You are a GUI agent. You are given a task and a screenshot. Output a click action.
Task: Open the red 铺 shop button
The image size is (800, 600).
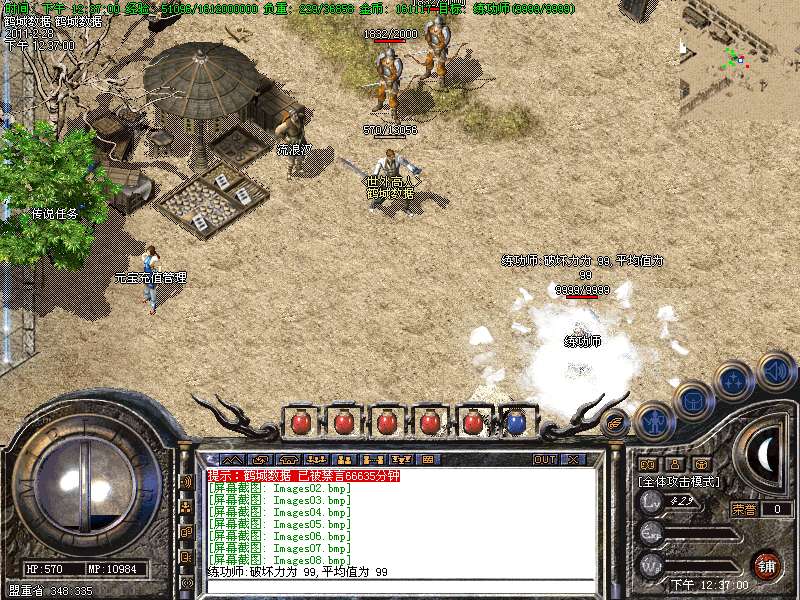(766, 565)
